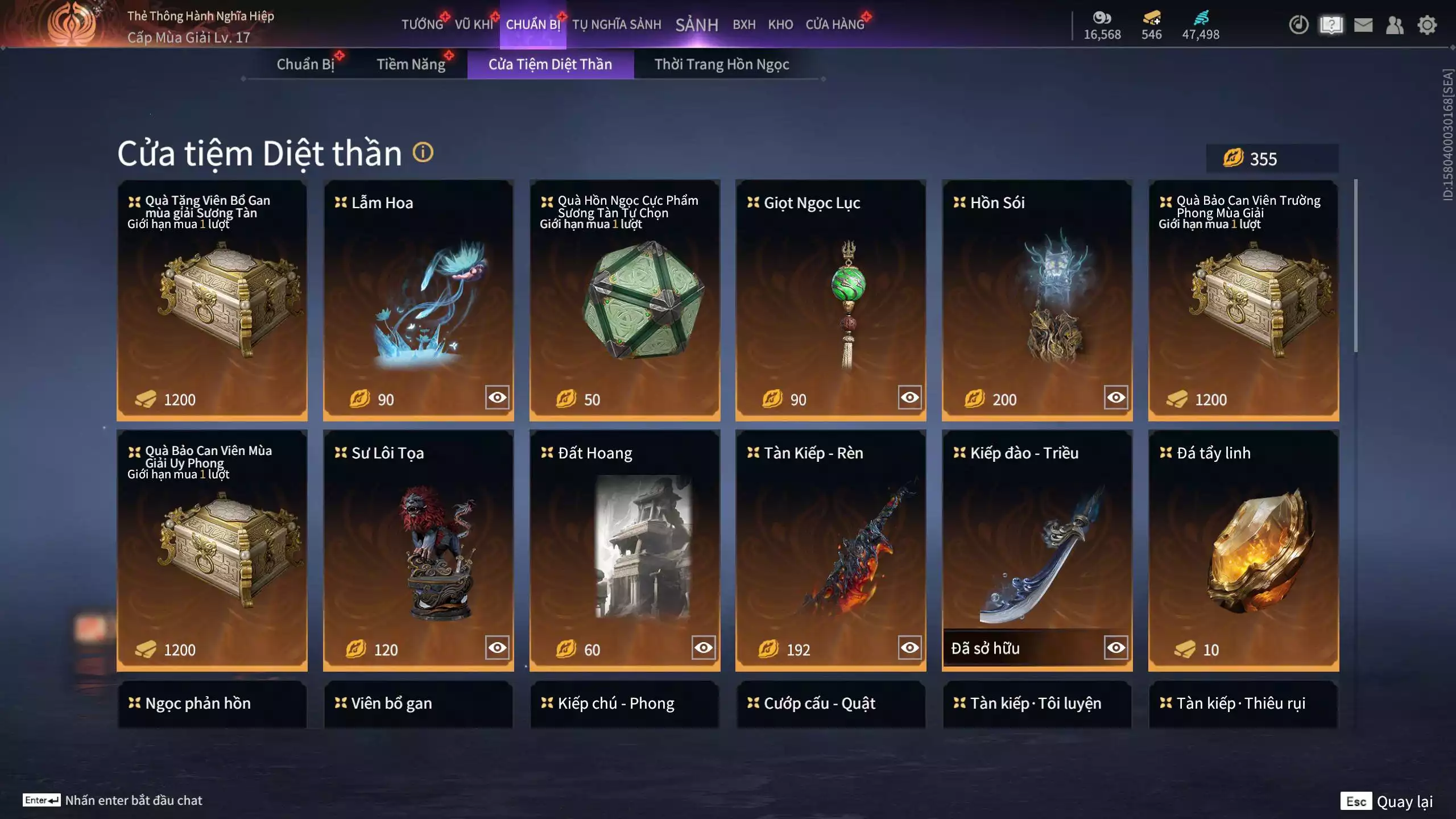Image resolution: width=1456 pixels, height=819 pixels.
Task: Click the jade currency icon showing 16,568
Action: [x=1101, y=19]
